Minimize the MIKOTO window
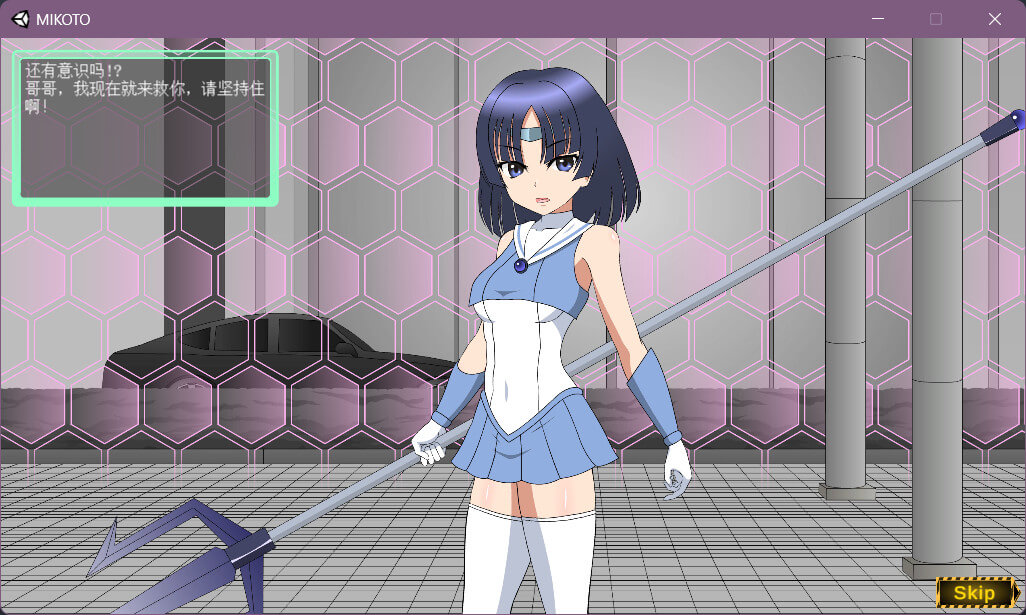 [x=877, y=19]
